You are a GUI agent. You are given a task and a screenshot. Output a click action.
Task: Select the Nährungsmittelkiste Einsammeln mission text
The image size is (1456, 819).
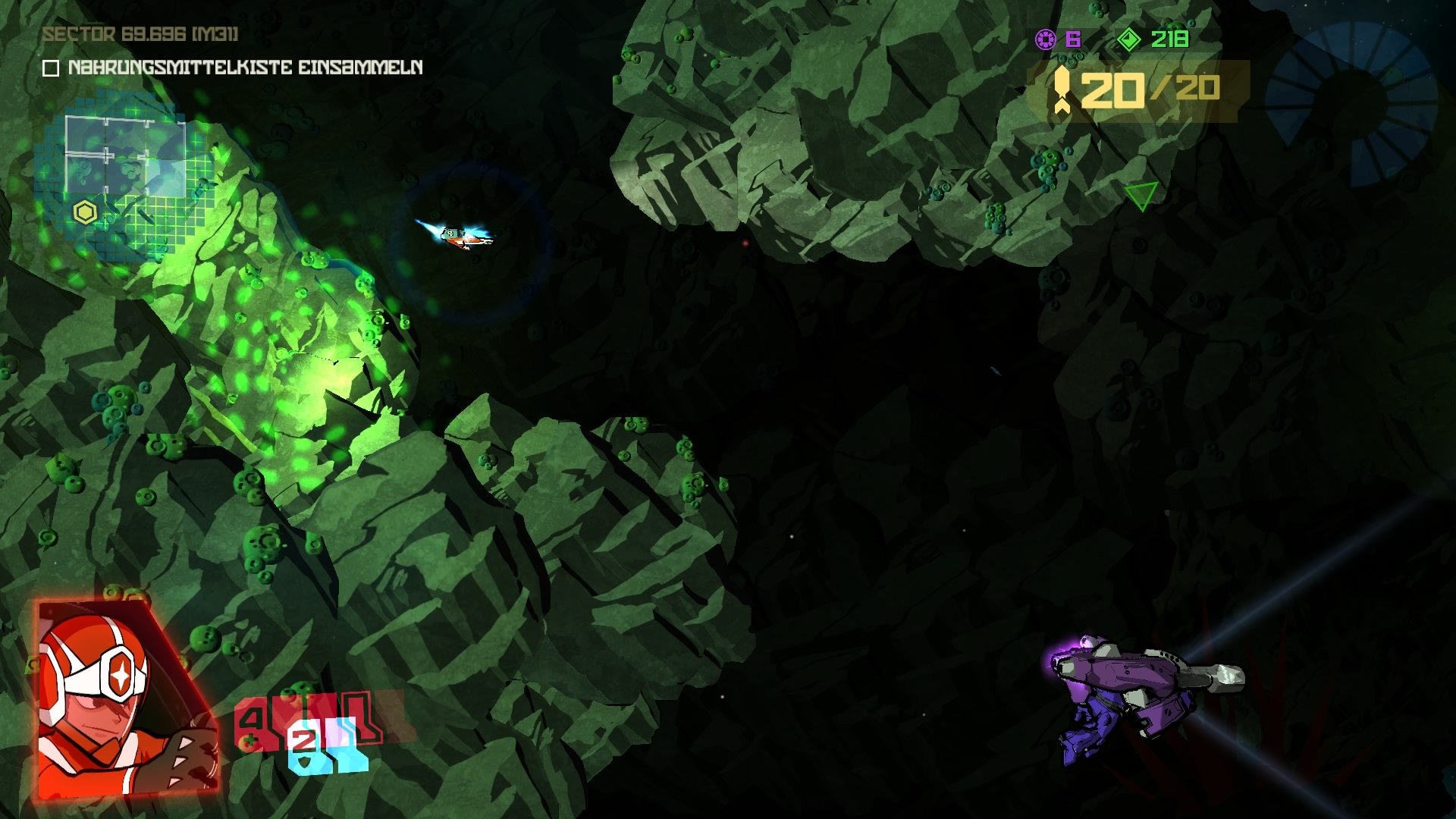coord(244,67)
